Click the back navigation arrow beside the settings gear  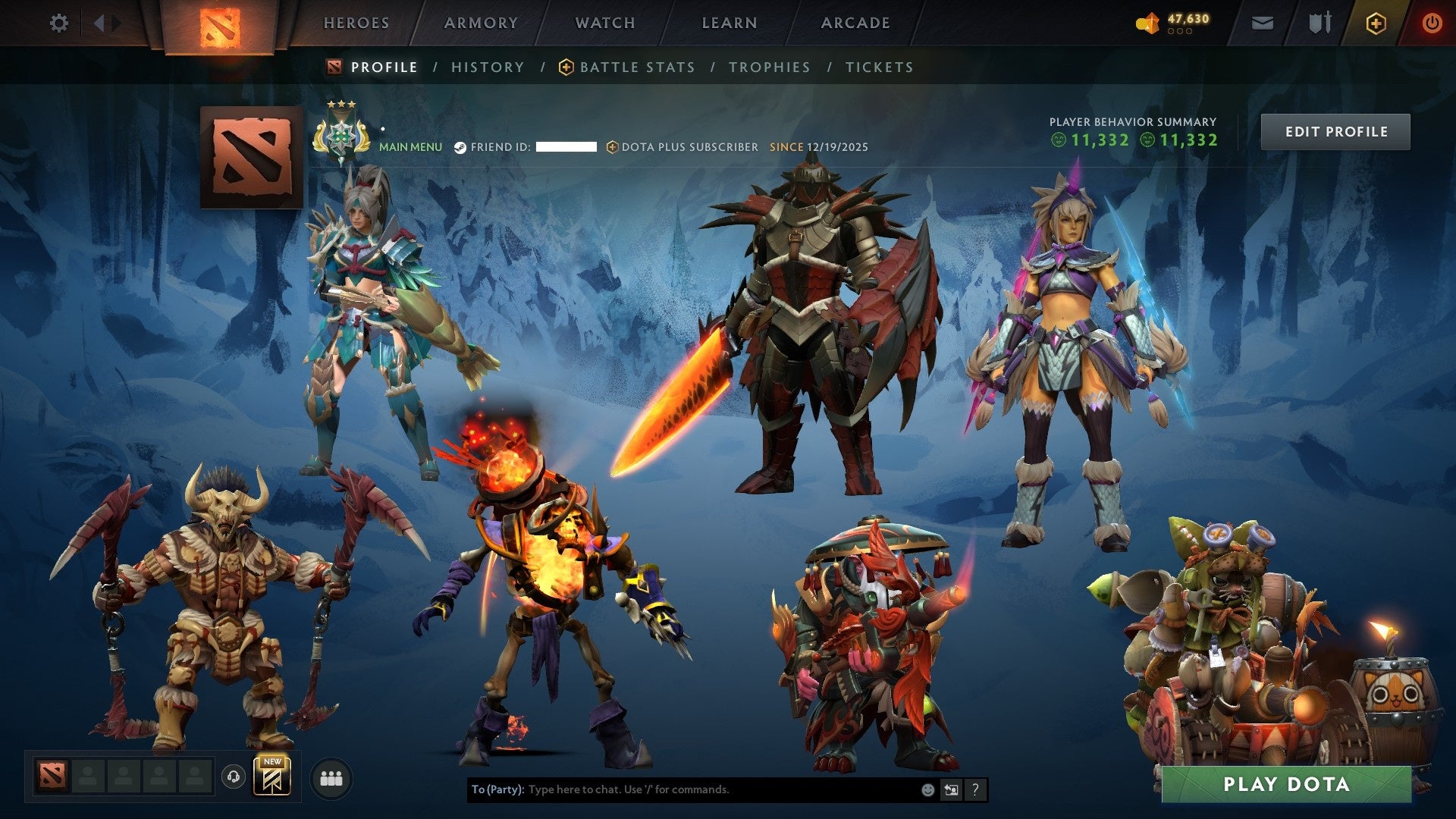(x=99, y=23)
